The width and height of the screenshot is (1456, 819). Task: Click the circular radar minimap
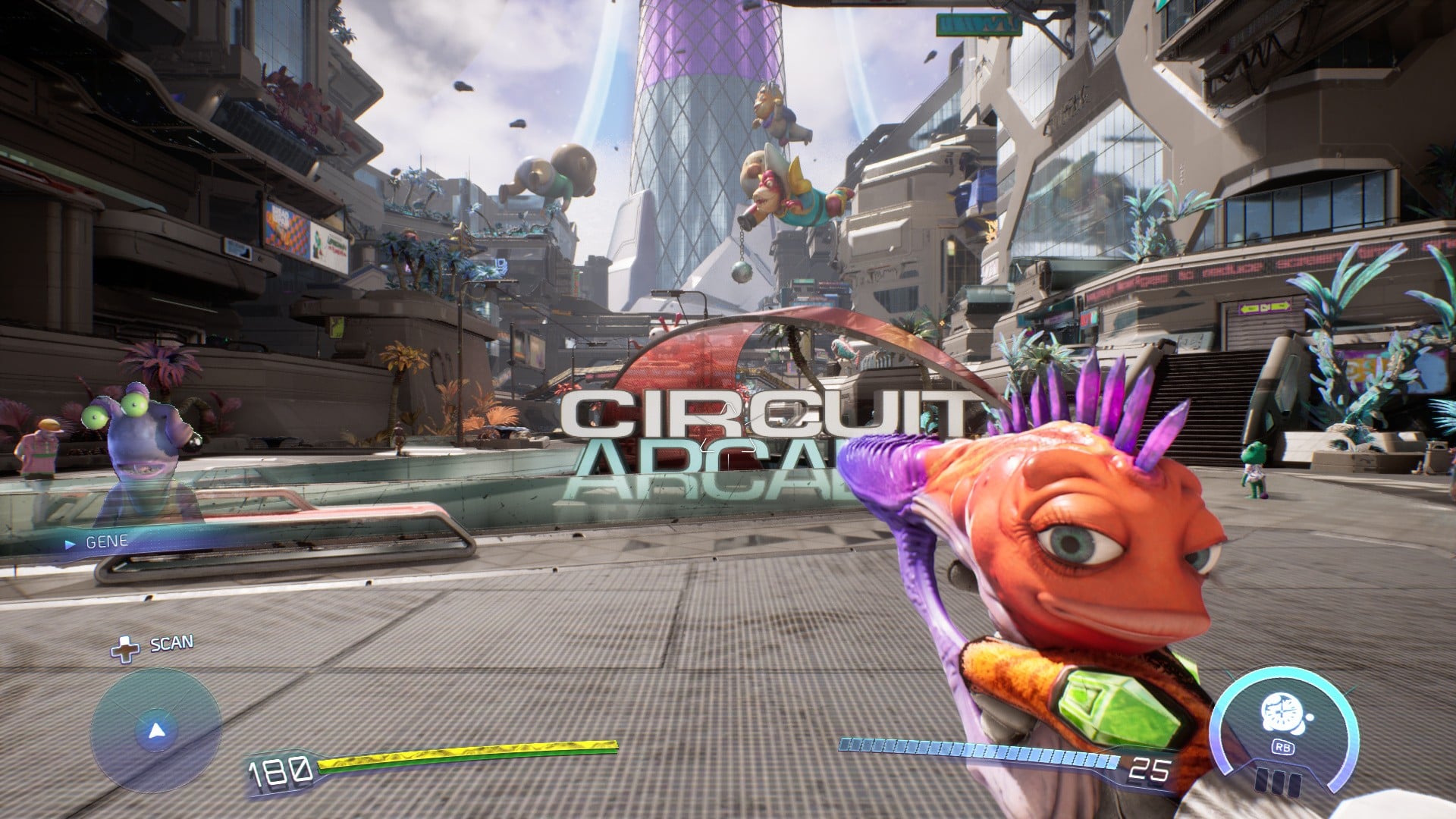click(156, 731)
